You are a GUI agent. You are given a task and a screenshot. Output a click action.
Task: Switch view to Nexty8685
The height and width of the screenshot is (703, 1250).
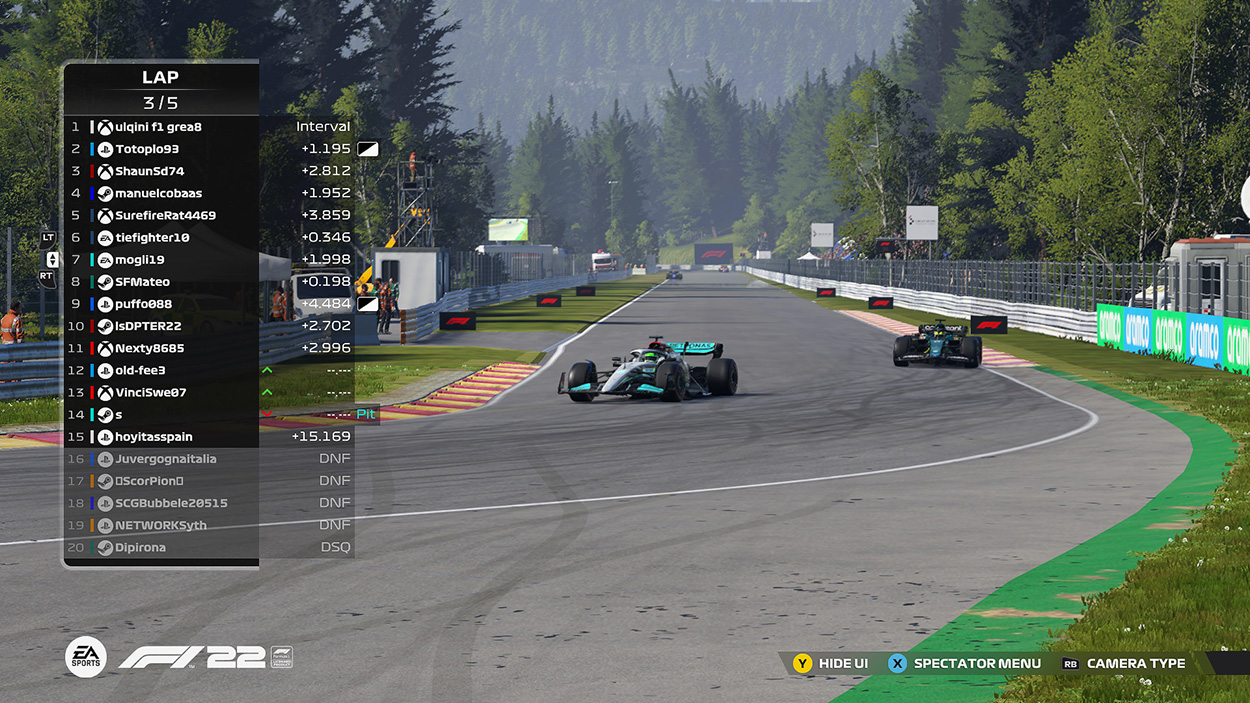coord(149,348)
